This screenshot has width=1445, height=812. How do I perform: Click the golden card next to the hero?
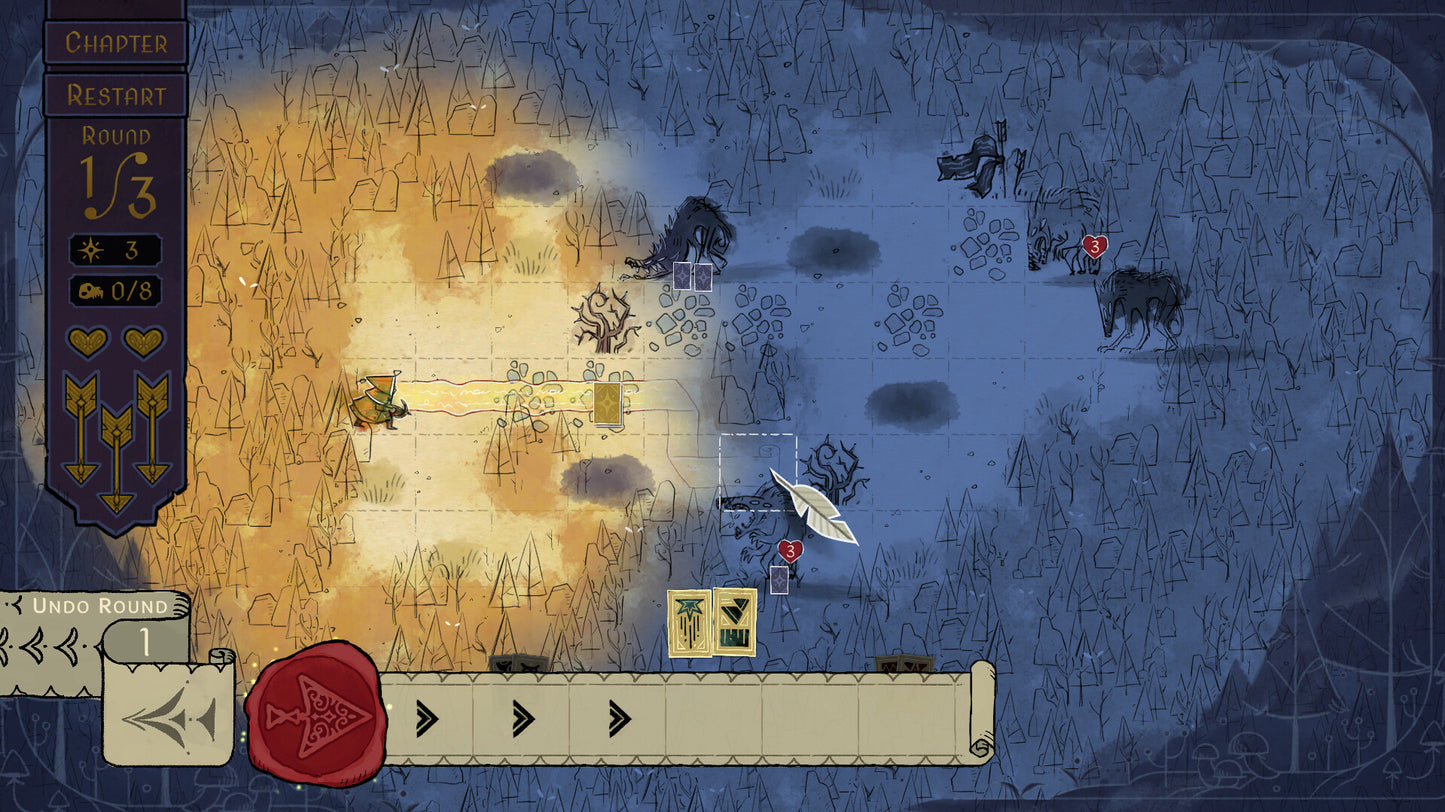pyautogui.click(x=607, y=404)
